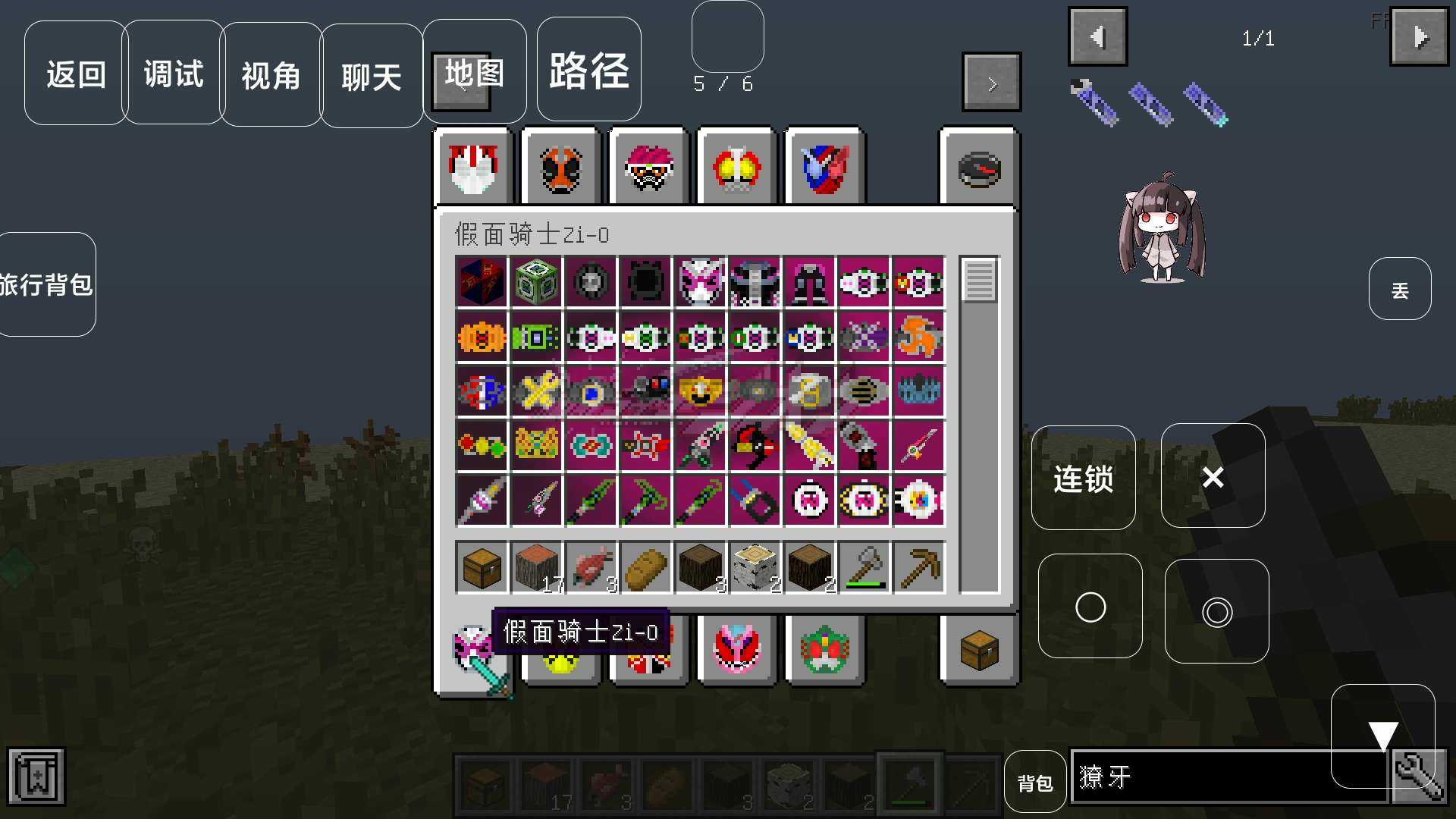Select the chest tab at bottom right

click(x=979, y=650)
